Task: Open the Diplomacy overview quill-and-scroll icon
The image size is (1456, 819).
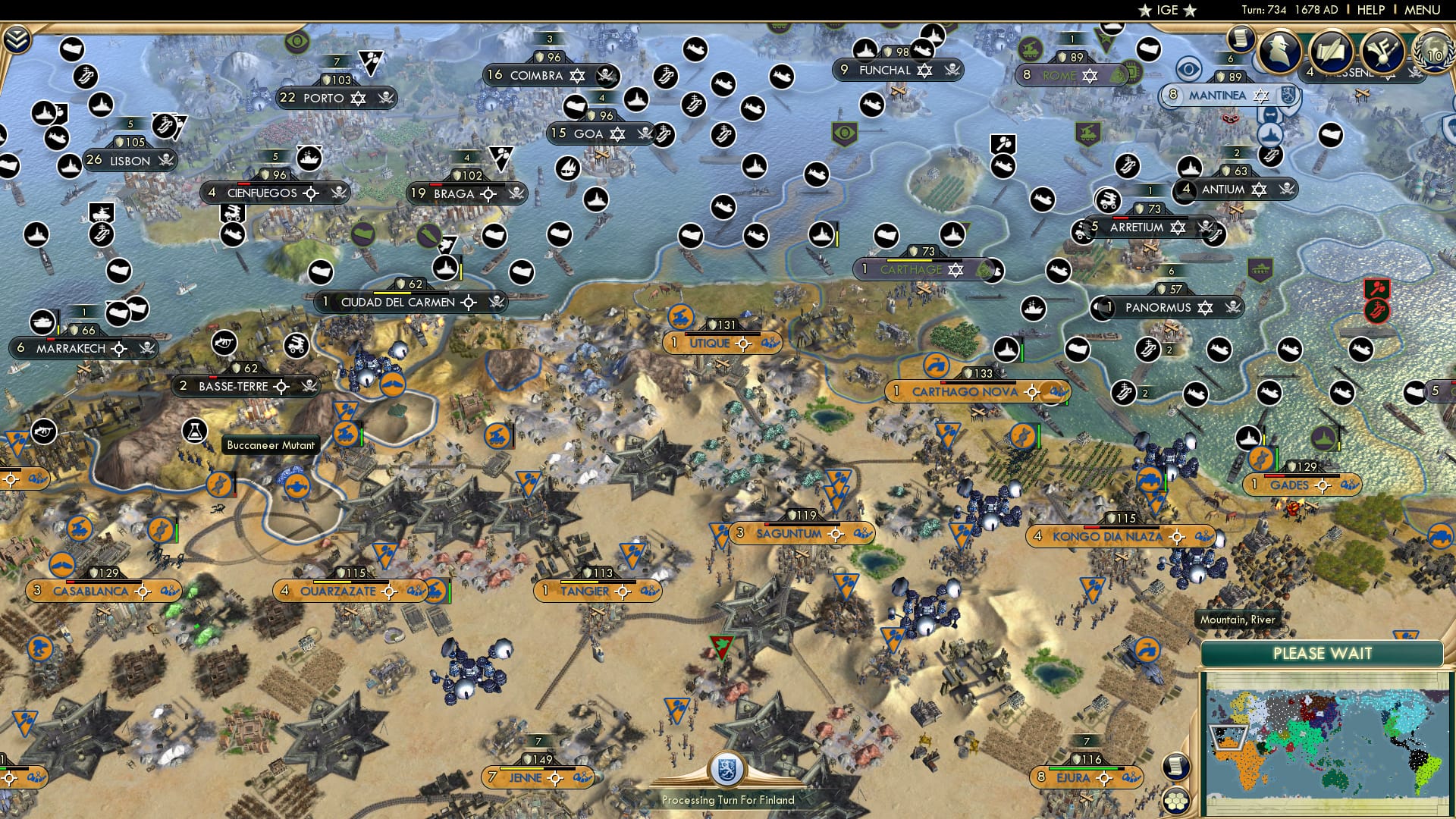Action: point(1331,52)
